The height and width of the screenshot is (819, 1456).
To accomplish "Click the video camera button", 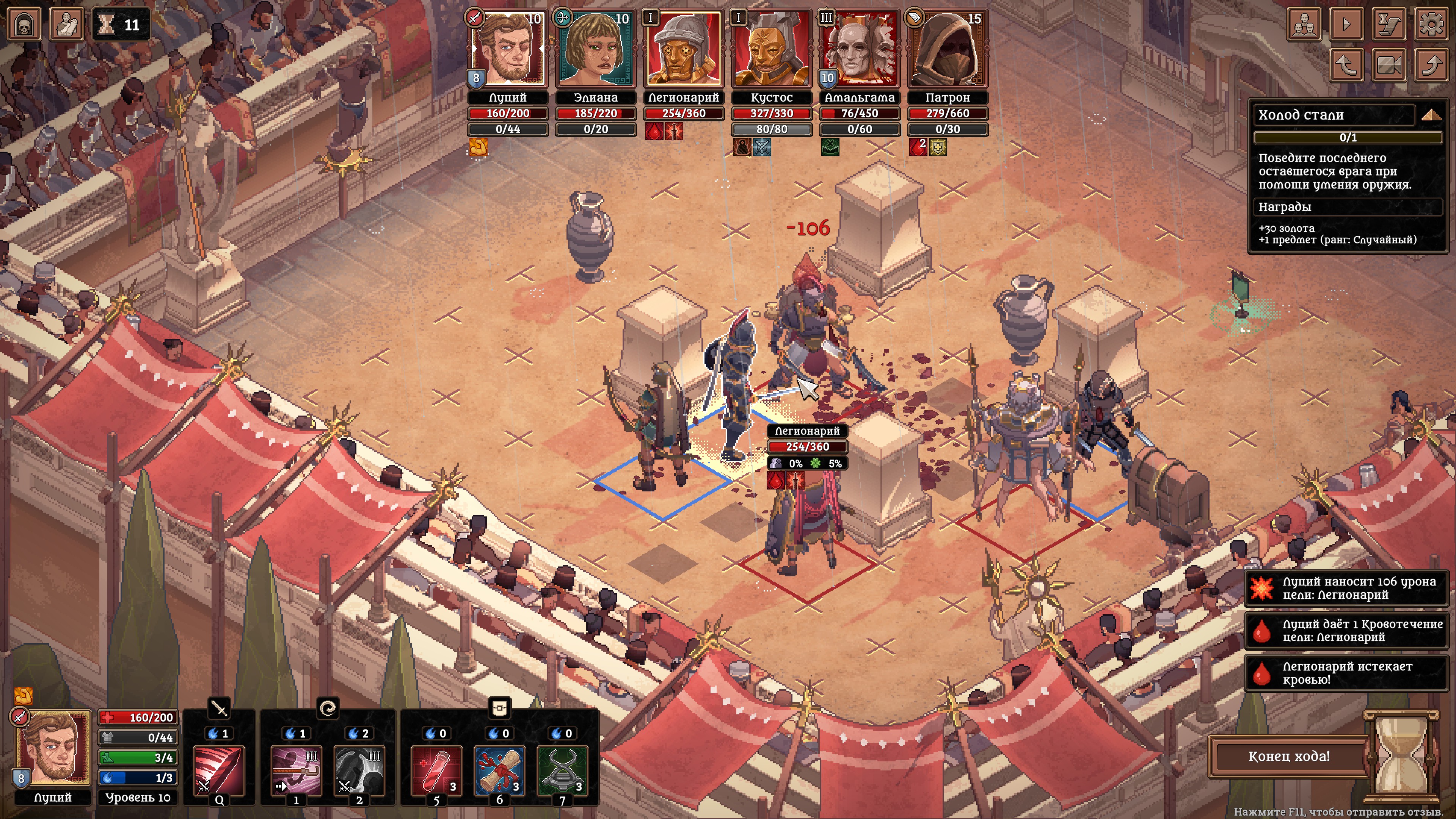I will coord(1389,64).
